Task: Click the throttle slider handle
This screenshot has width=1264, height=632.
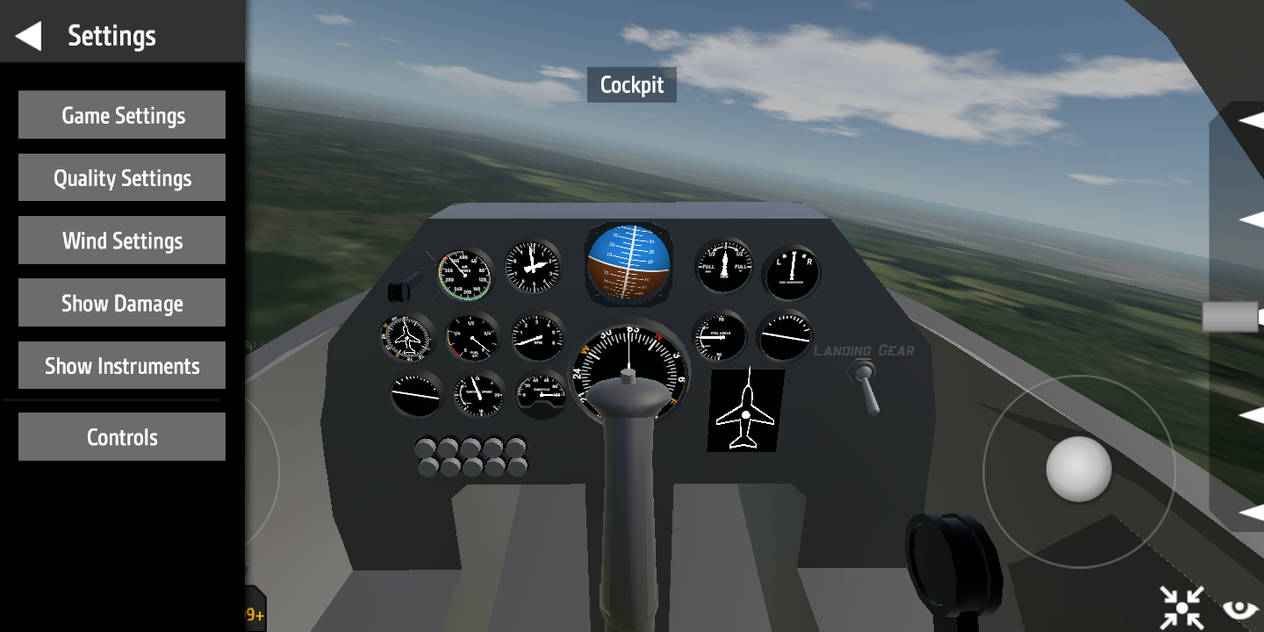Action: [1230, 317]
